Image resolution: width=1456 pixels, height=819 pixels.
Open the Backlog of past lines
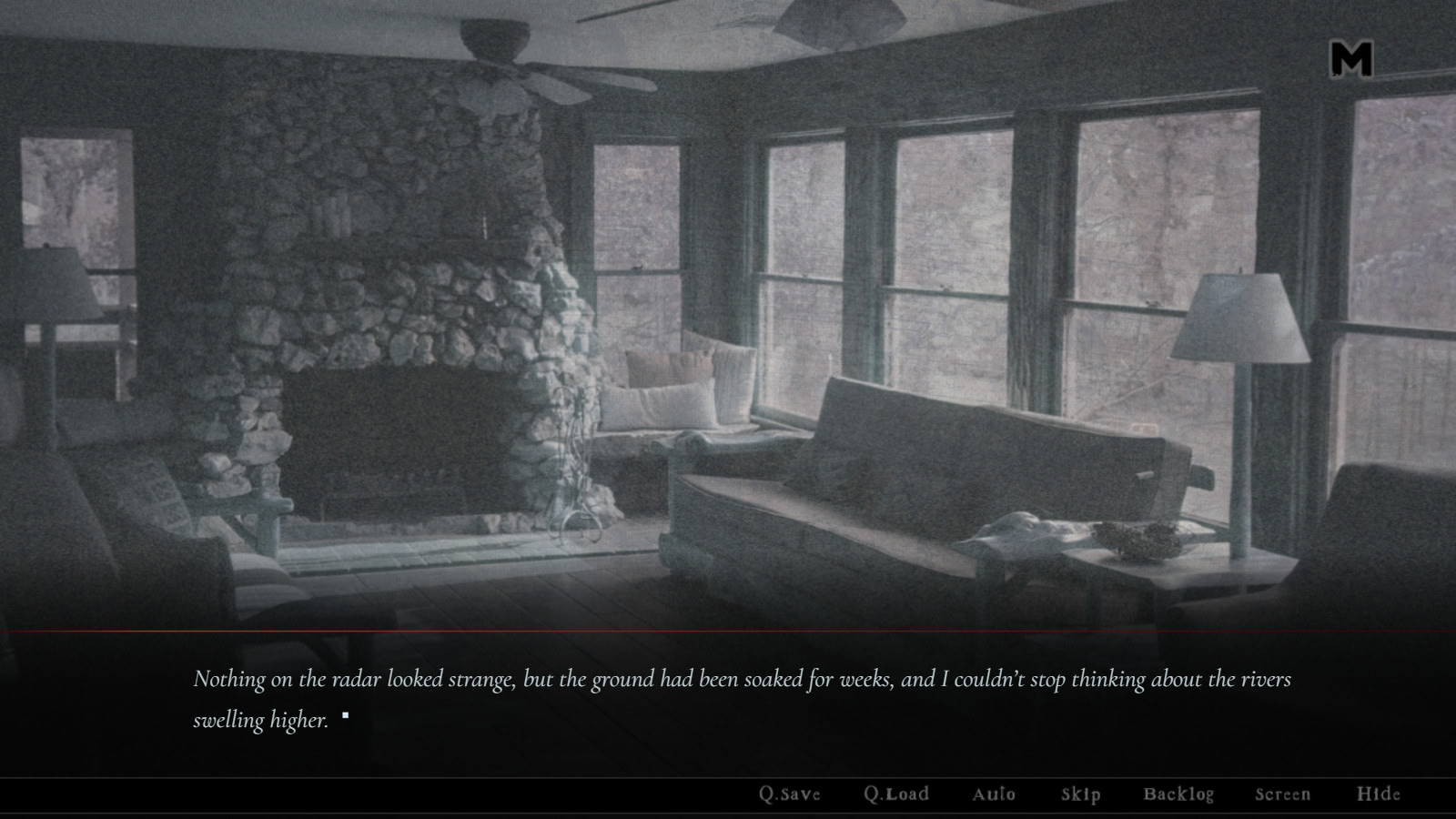1178,794
